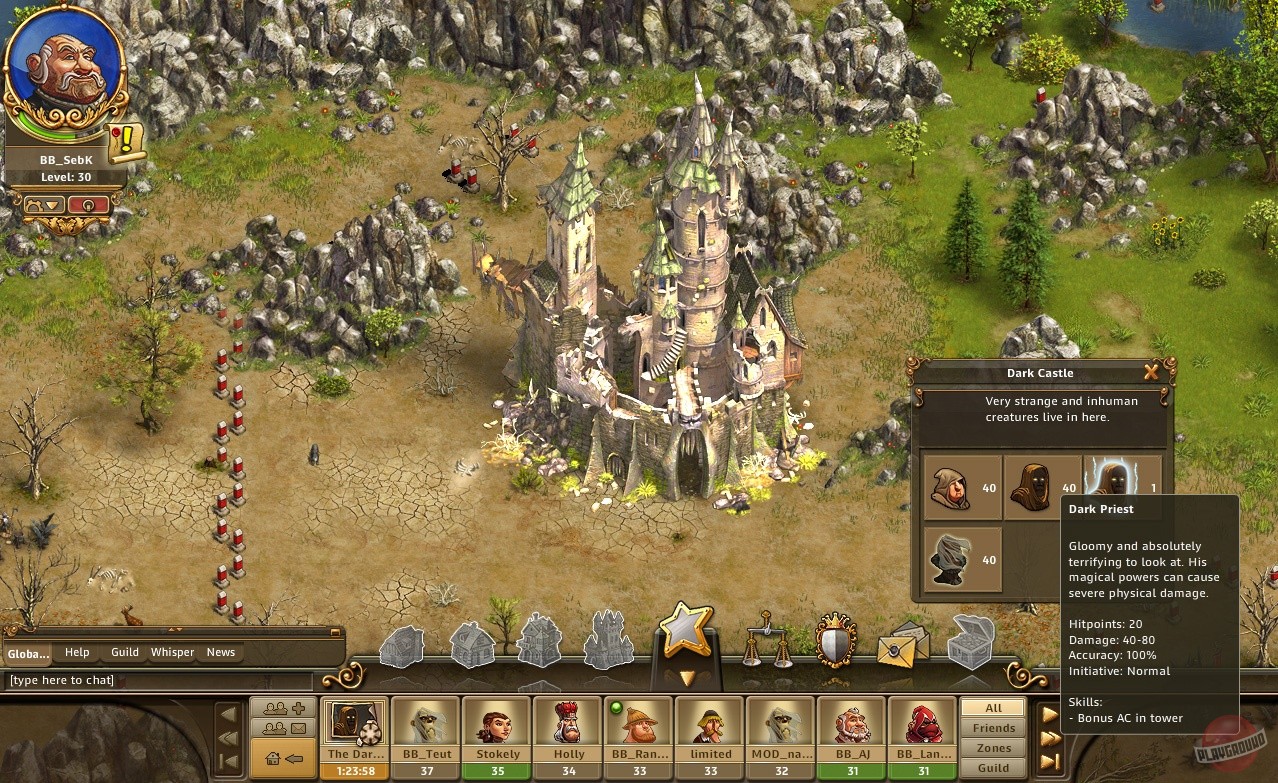Switch to the Help chat tab

tap(77, 652)
